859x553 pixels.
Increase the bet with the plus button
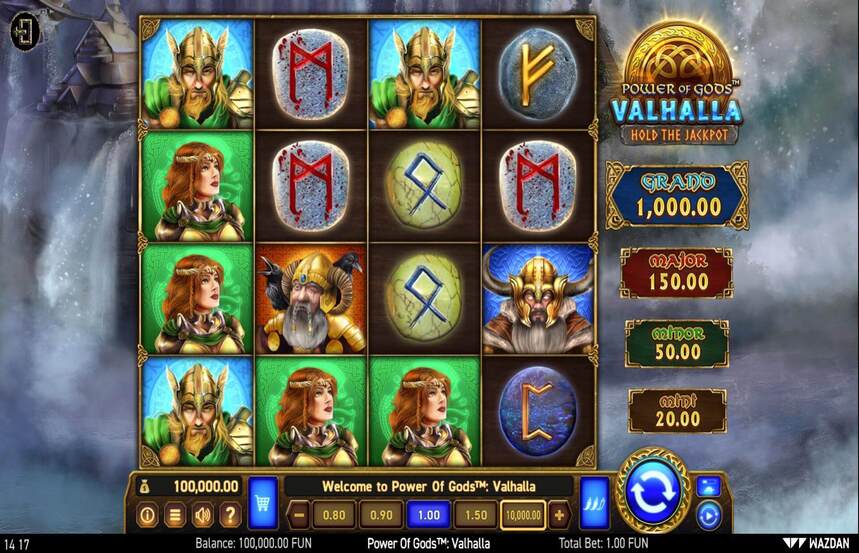(558, 516)
